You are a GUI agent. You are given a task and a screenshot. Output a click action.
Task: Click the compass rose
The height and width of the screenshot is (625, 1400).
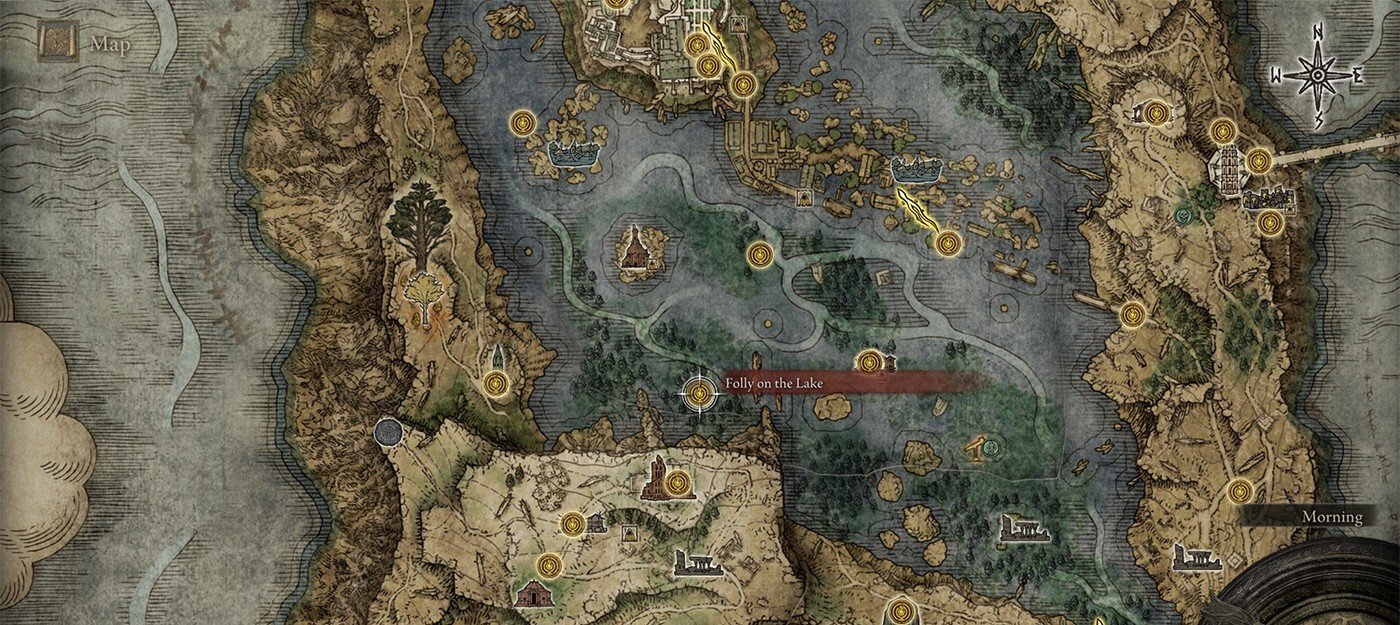(x=1317, y=75)
